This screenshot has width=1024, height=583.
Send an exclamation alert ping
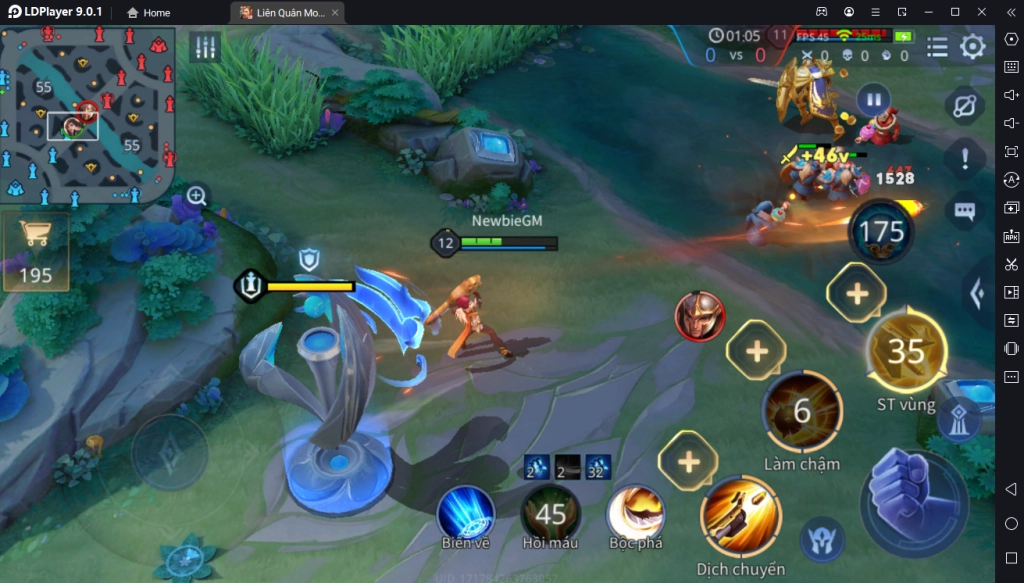[964, 158]
